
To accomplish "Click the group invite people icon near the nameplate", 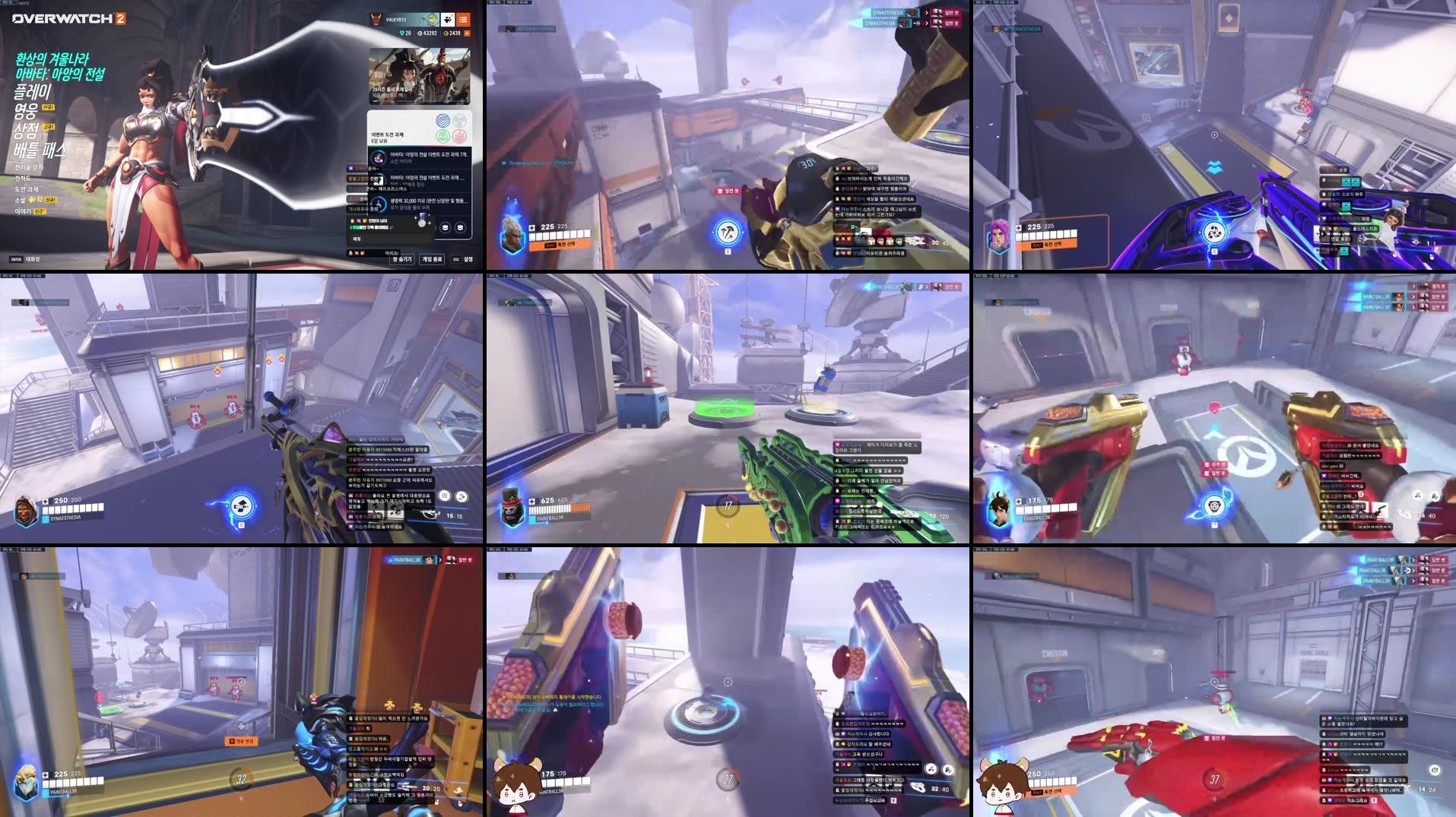I will click(448, 21).
